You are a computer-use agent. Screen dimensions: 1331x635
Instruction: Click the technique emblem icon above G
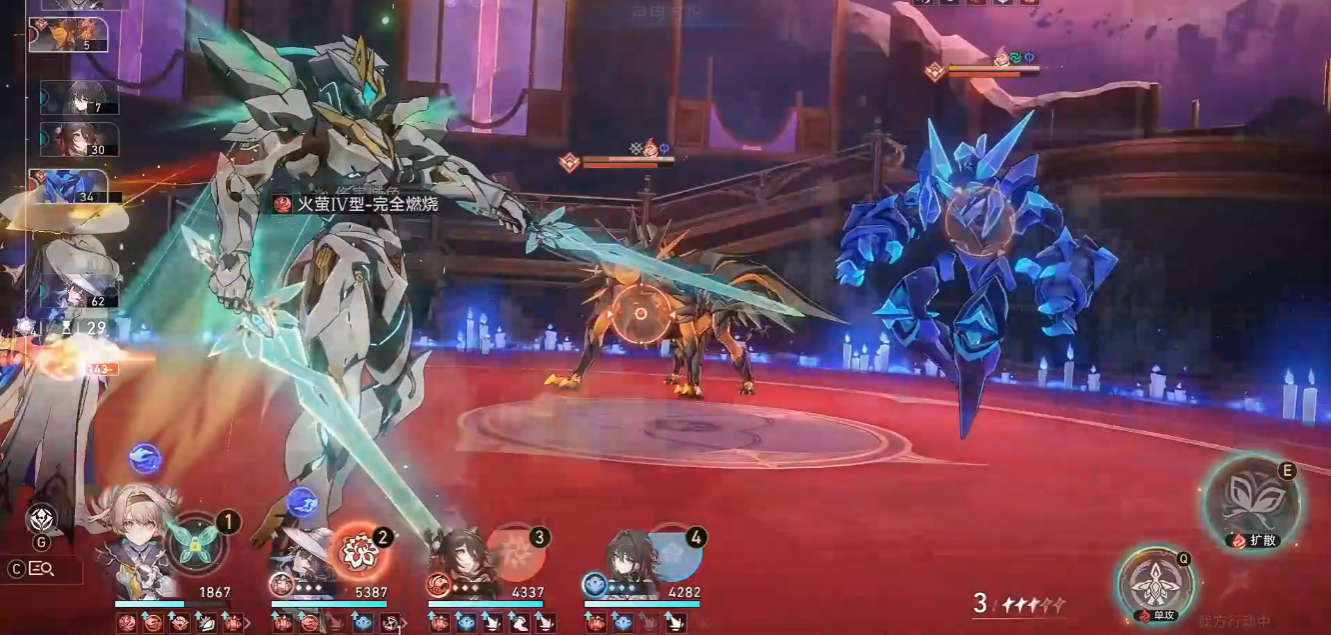(x=40, y=518)
